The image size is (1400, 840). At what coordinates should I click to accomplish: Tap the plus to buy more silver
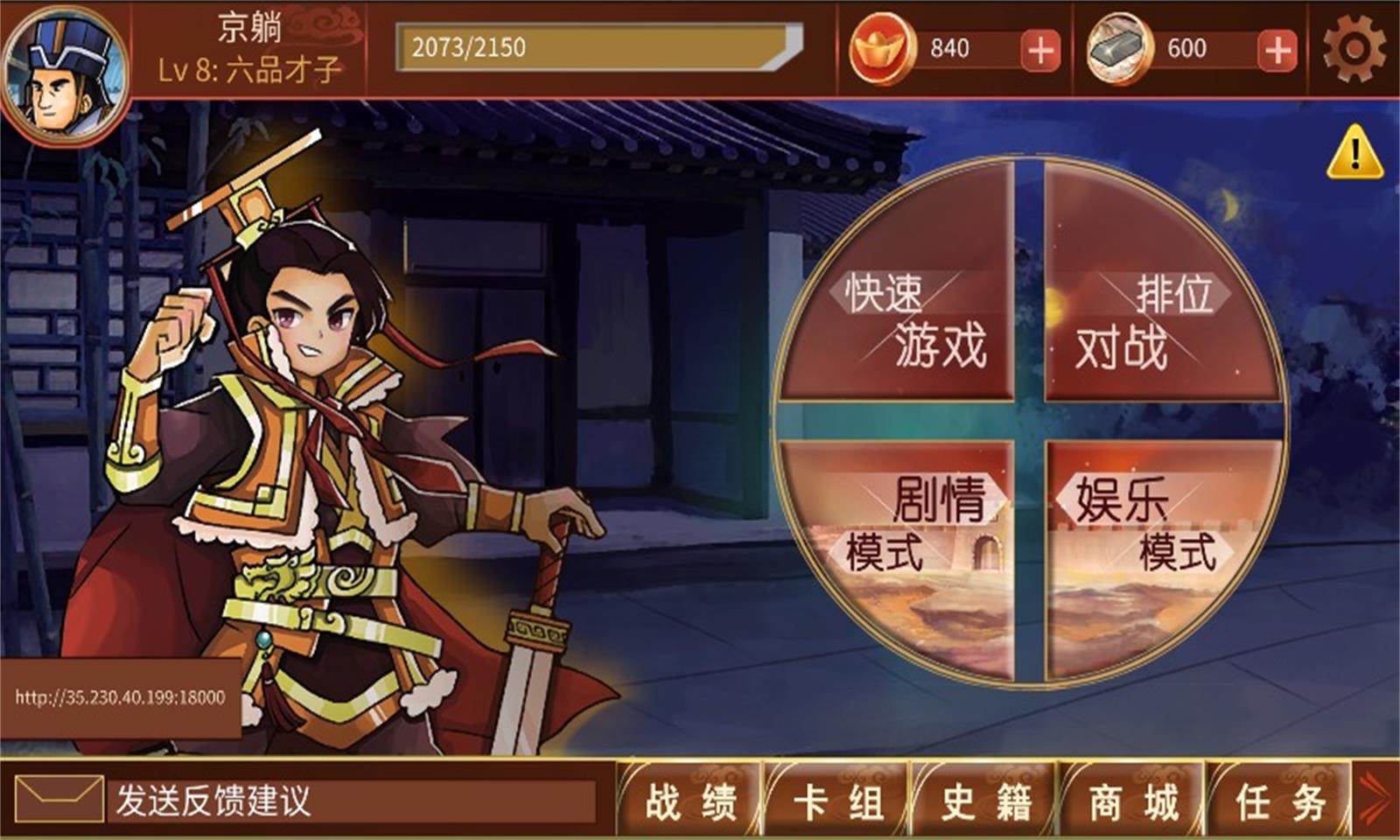pos(1279,52)
